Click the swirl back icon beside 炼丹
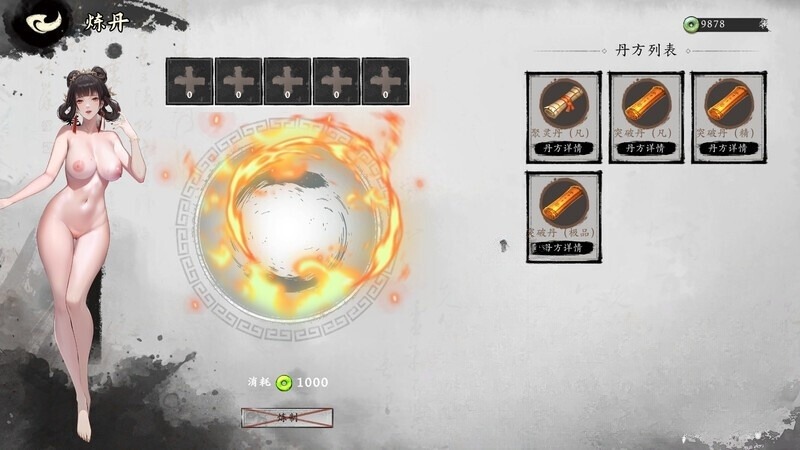The image size is (800, 450). point(42,24)
